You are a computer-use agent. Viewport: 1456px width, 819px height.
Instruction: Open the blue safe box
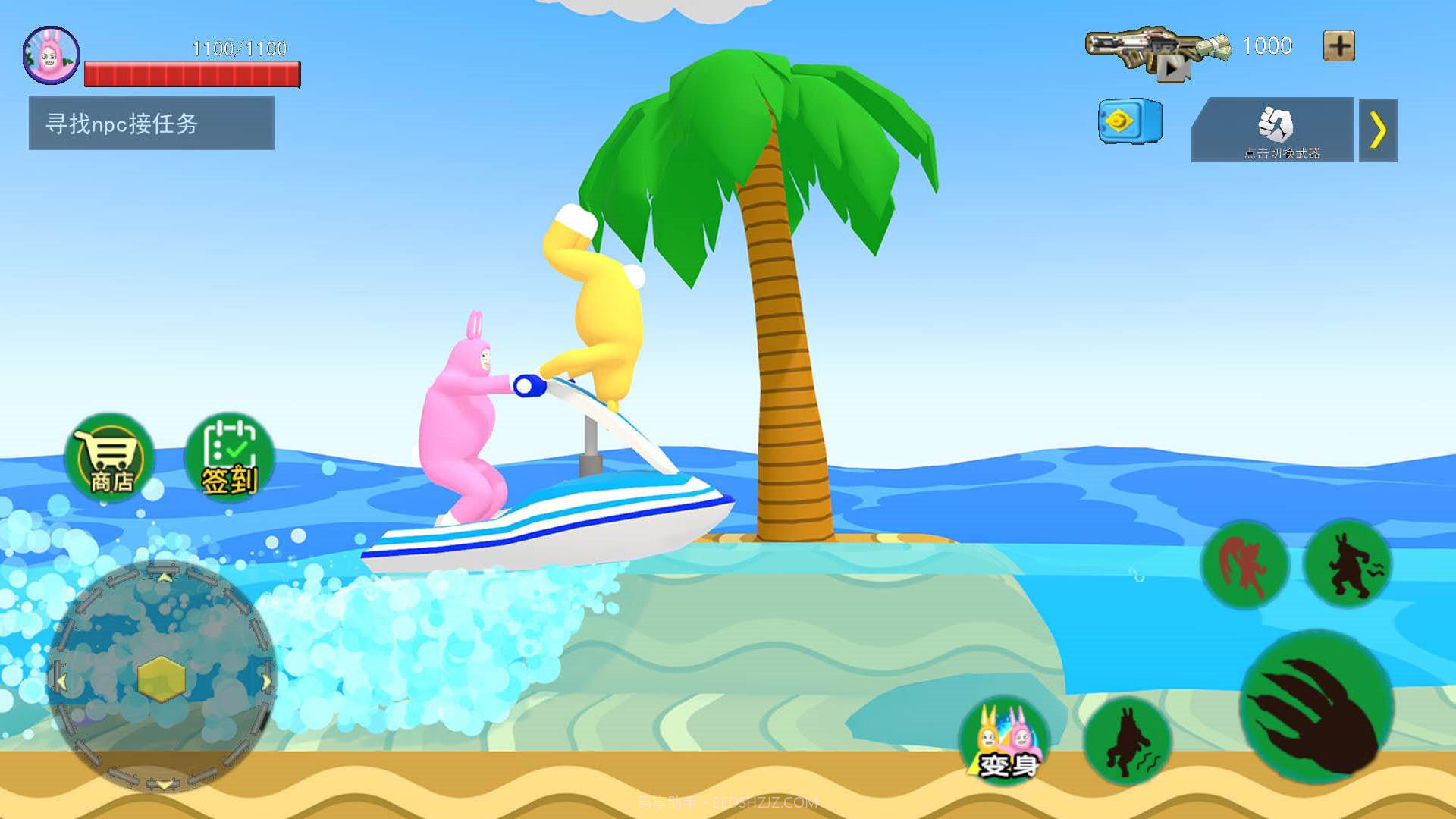coord(1129,121)
